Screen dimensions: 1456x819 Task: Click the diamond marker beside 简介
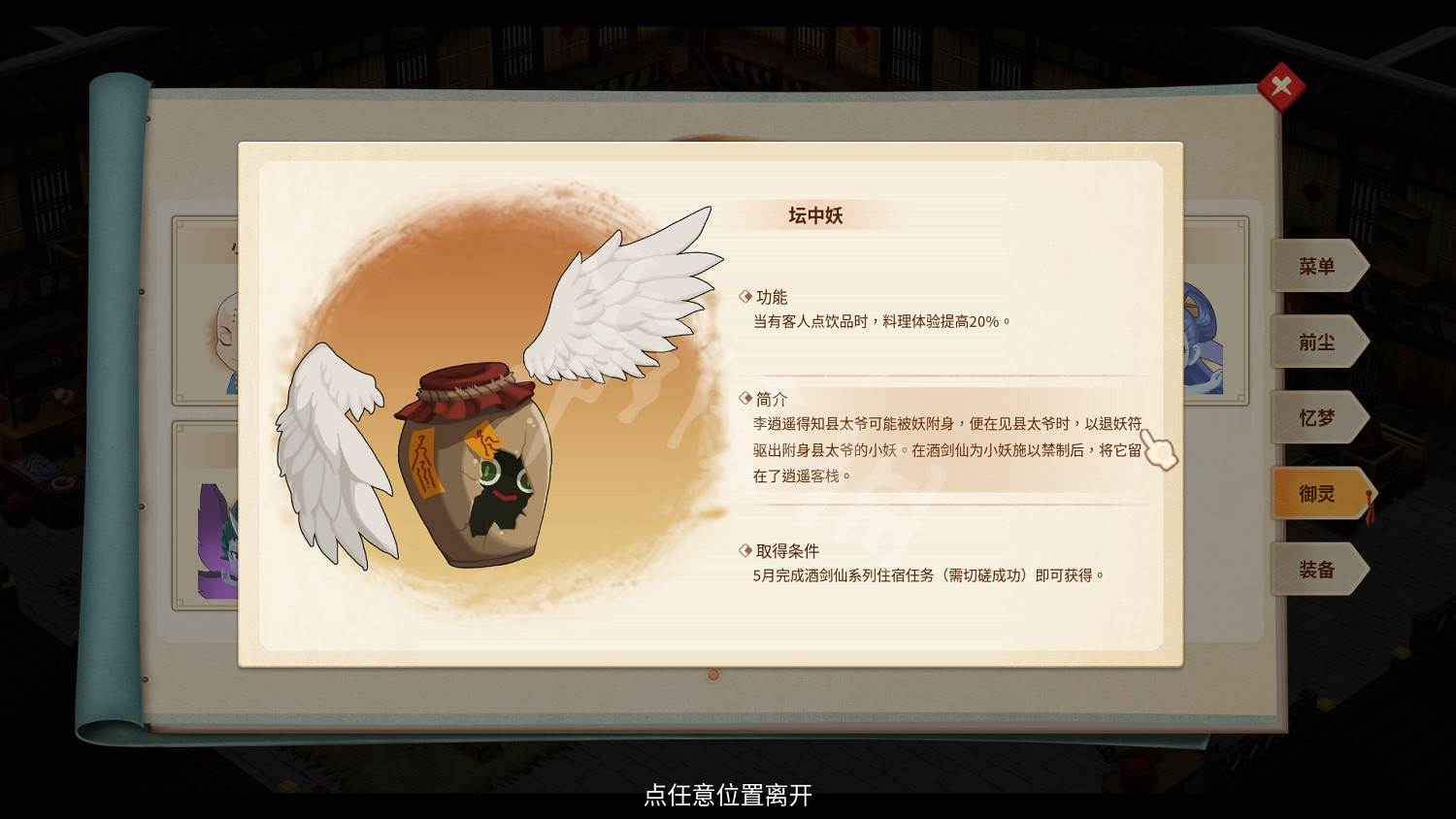pyautogui.click(x=746, y=399)
